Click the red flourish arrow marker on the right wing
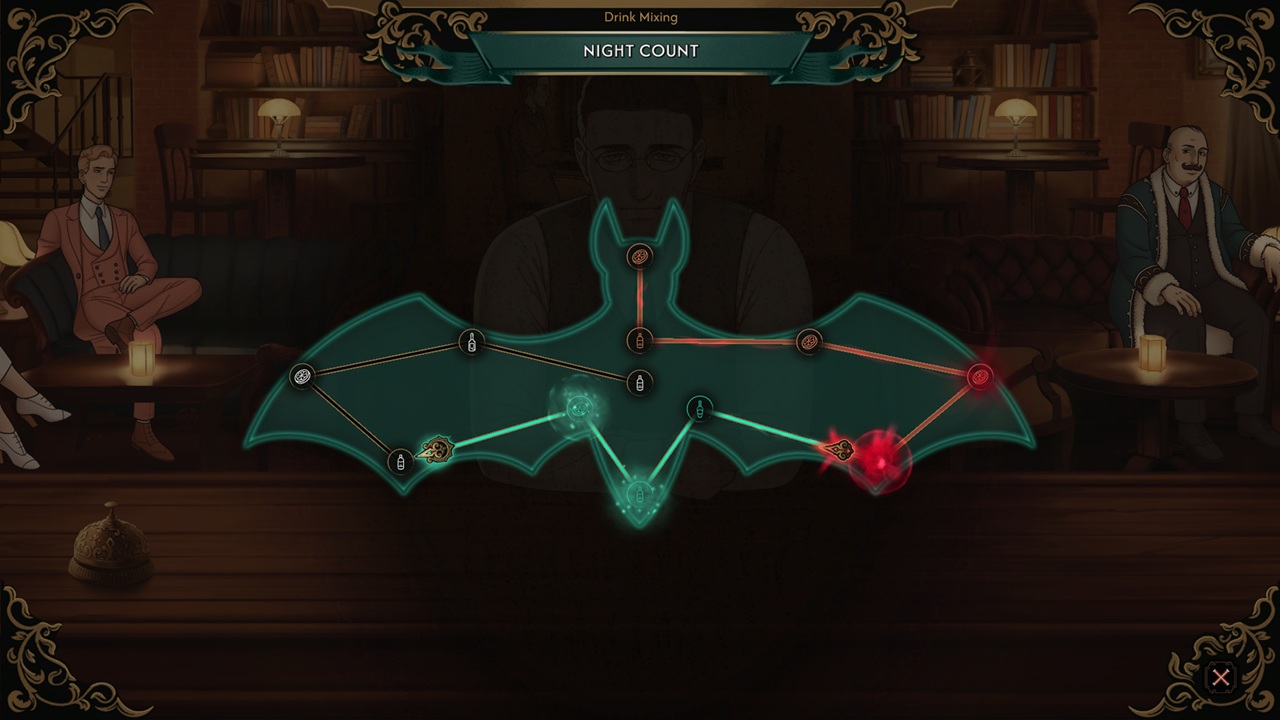1280x720 pixels. 840,452
